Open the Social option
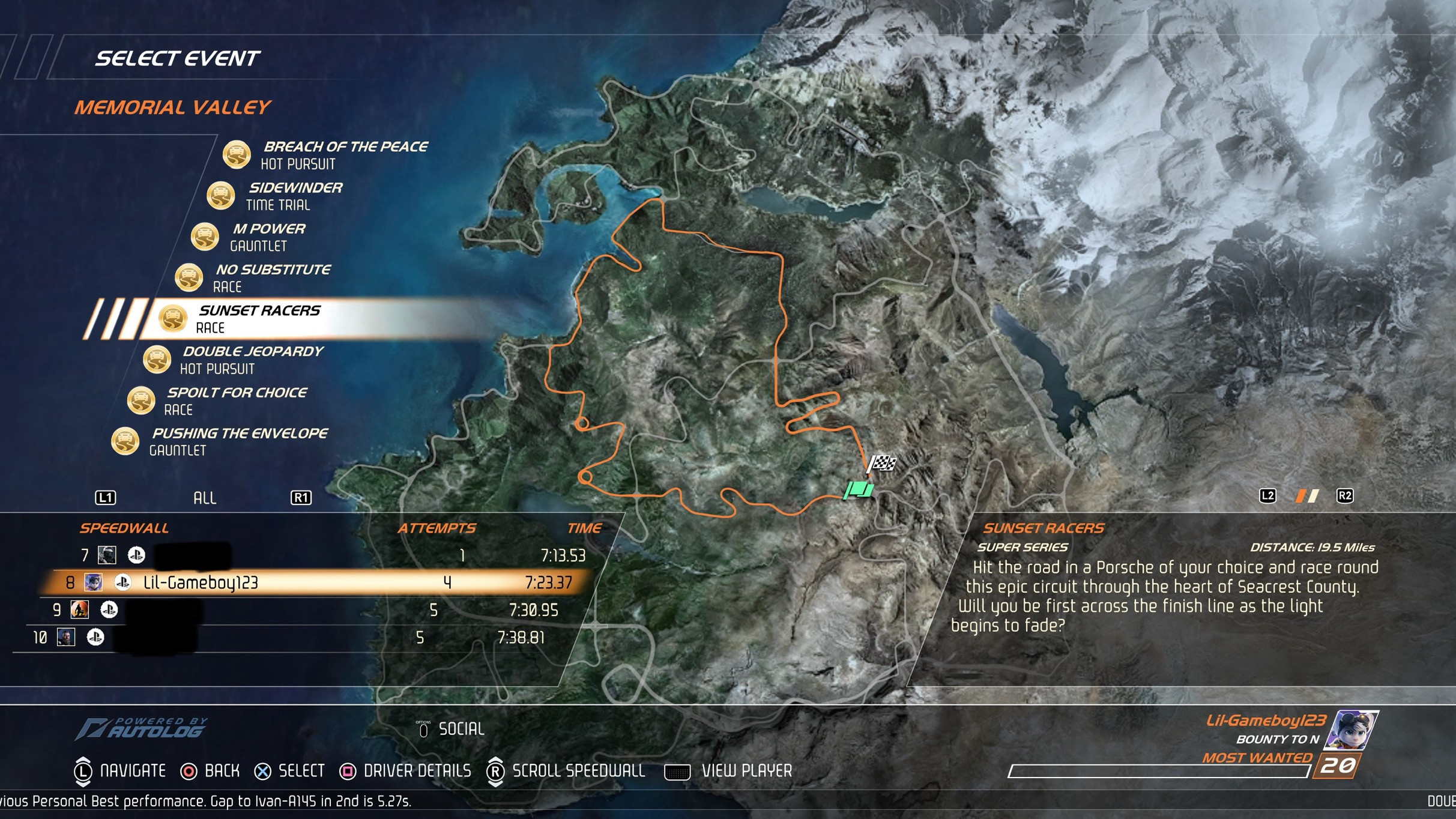The image size is (1456, 819). 460,729
